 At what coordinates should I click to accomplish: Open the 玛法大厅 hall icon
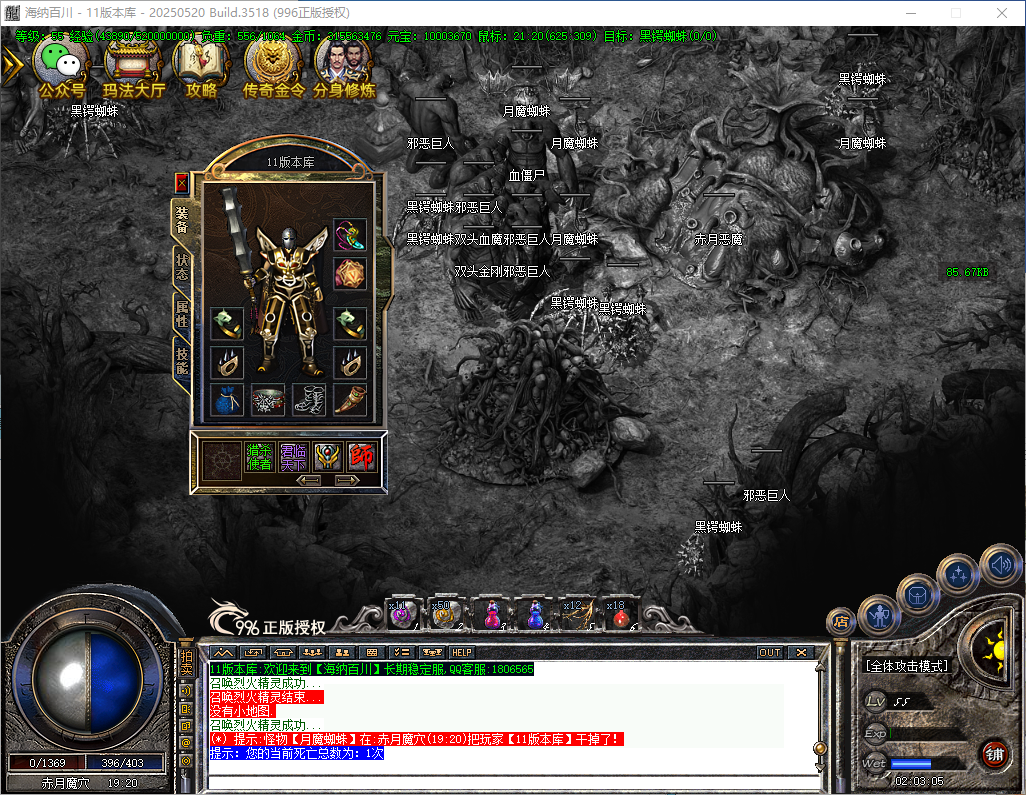pos(133,66)
